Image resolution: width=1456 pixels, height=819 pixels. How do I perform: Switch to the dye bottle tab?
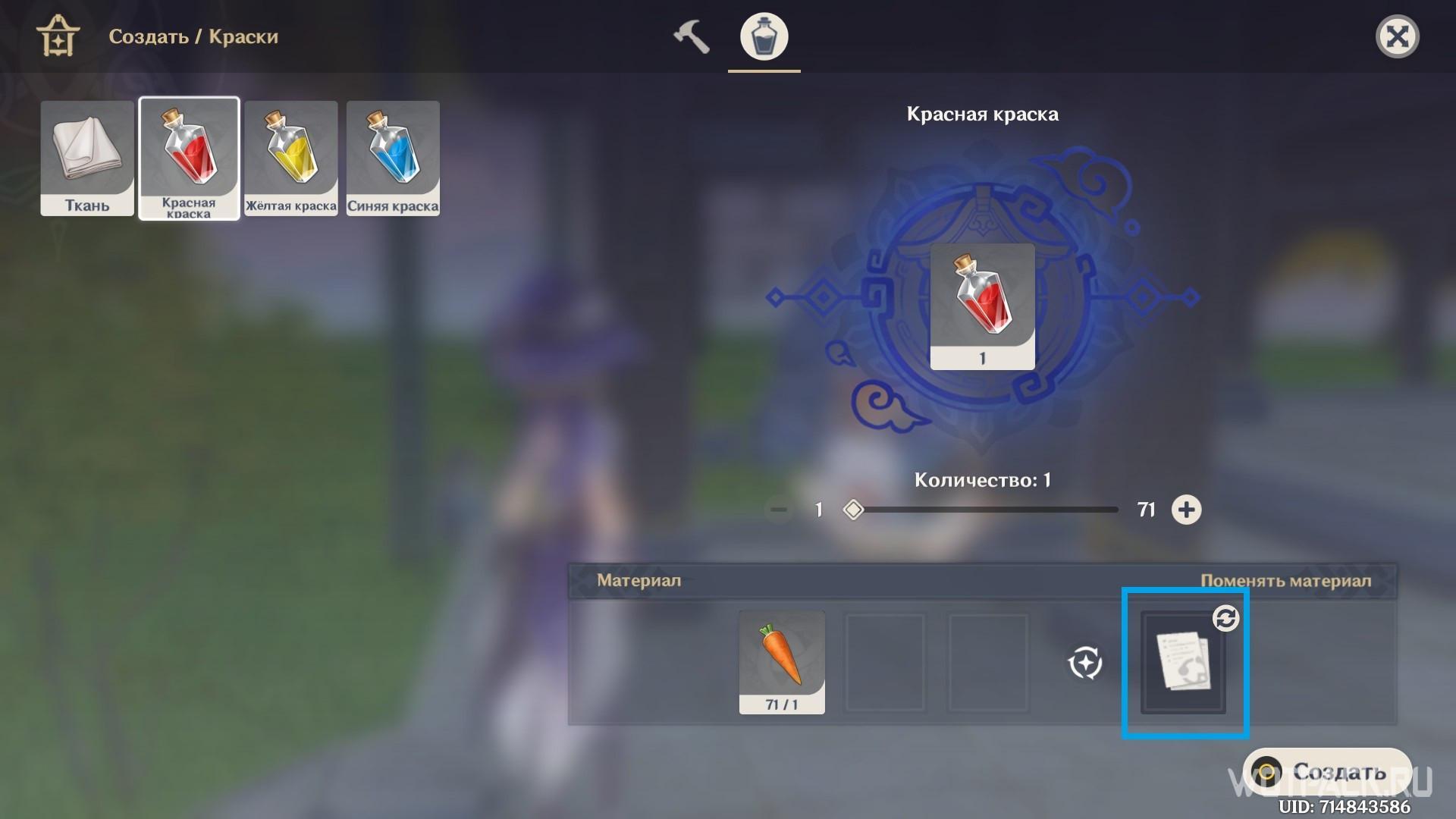click(x=764, y=36)
